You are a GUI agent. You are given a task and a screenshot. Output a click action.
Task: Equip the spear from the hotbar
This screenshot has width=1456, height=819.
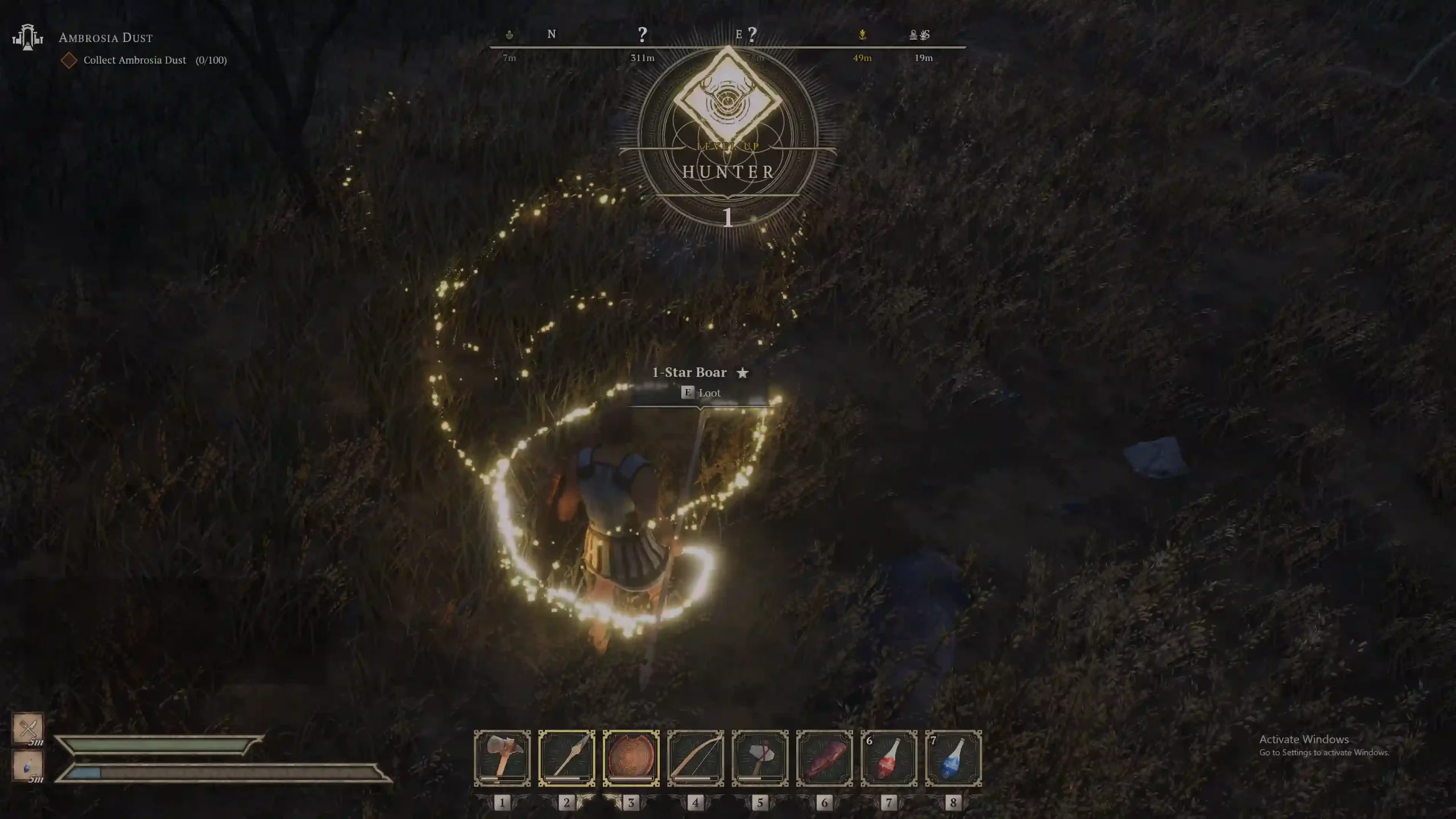[x=566, y=758]
